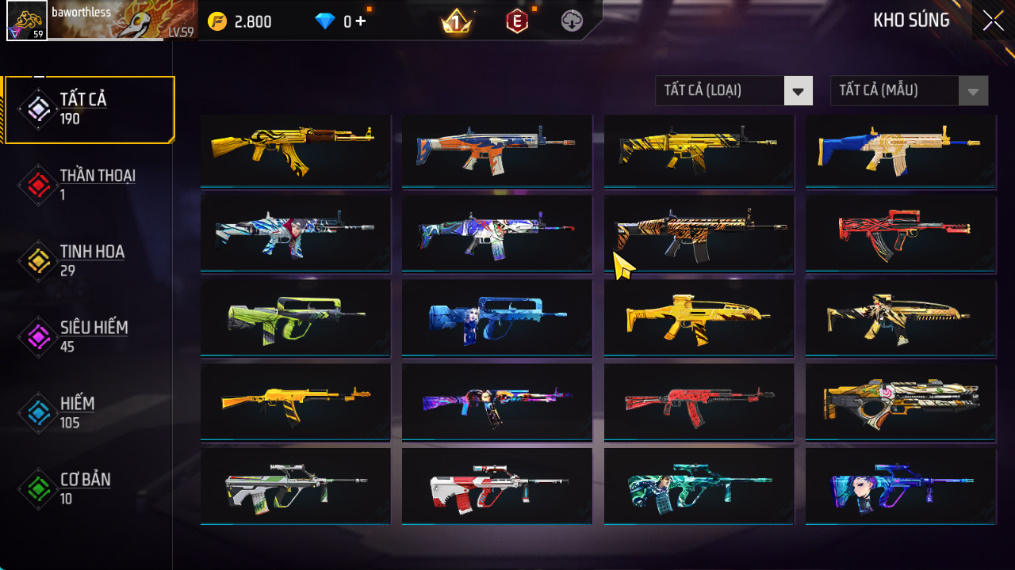
Task: Close the Kho Súng weapon vault
Action: (992, 21)
